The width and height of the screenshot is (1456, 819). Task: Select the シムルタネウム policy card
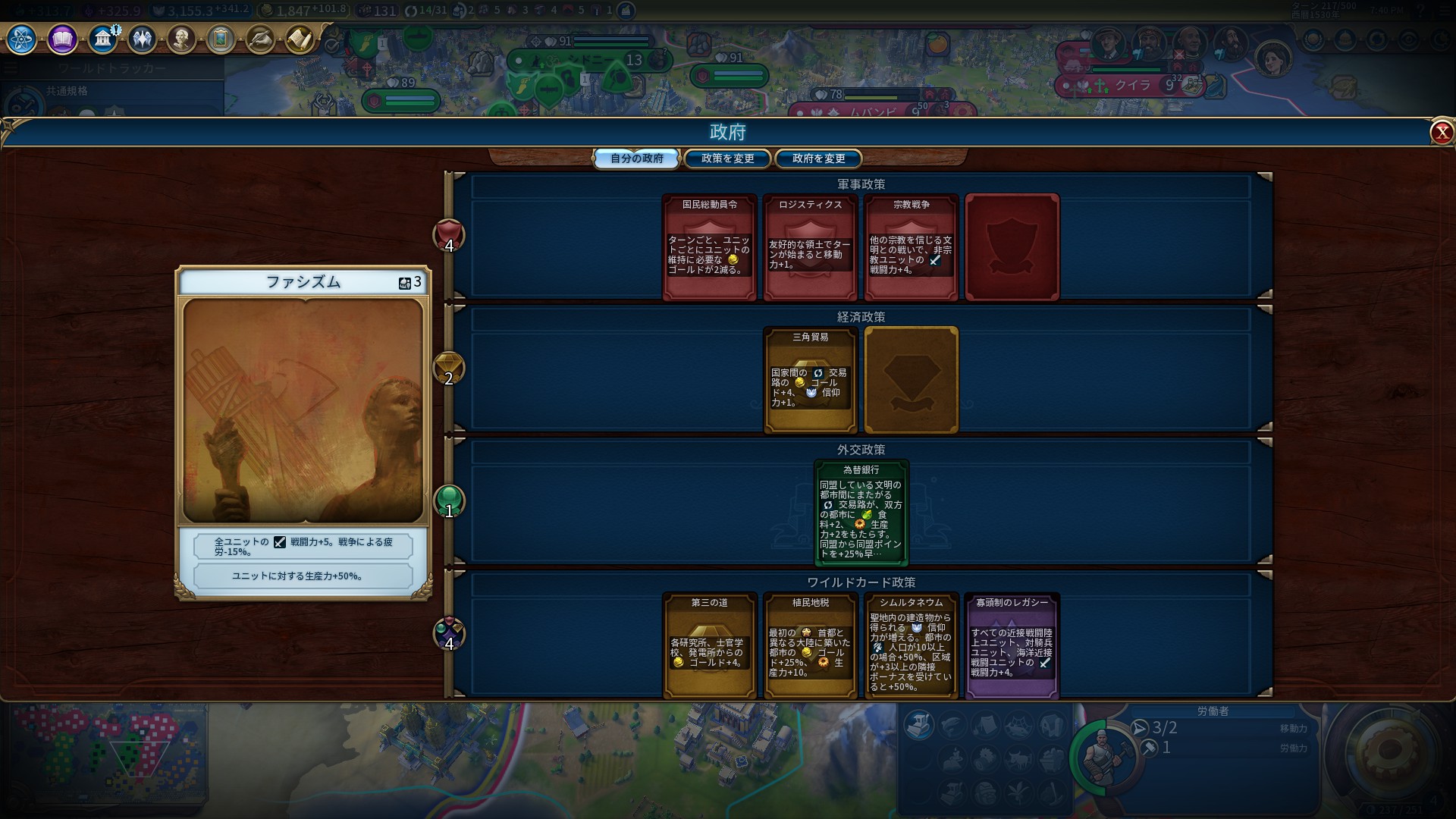911,645
